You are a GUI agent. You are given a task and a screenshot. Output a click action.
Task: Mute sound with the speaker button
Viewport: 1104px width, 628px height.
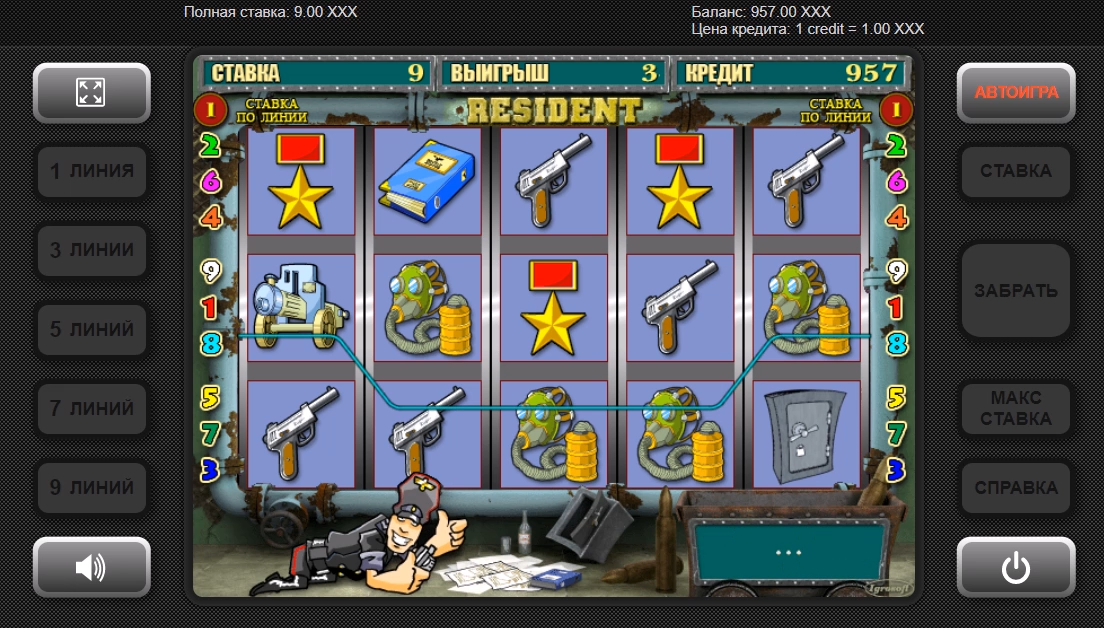[91, 567]
